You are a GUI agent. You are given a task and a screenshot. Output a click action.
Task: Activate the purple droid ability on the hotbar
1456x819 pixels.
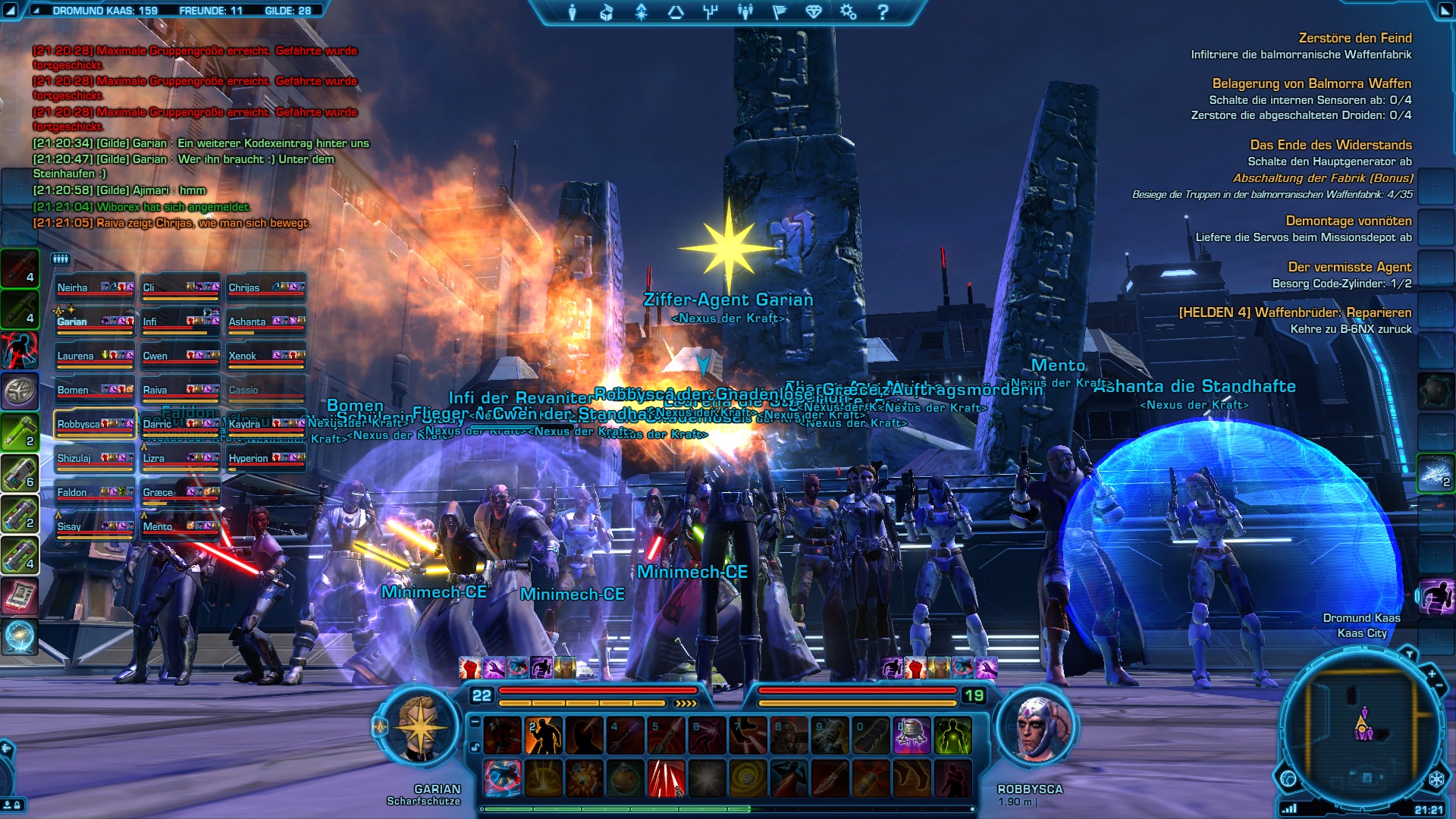coord(912,736)
